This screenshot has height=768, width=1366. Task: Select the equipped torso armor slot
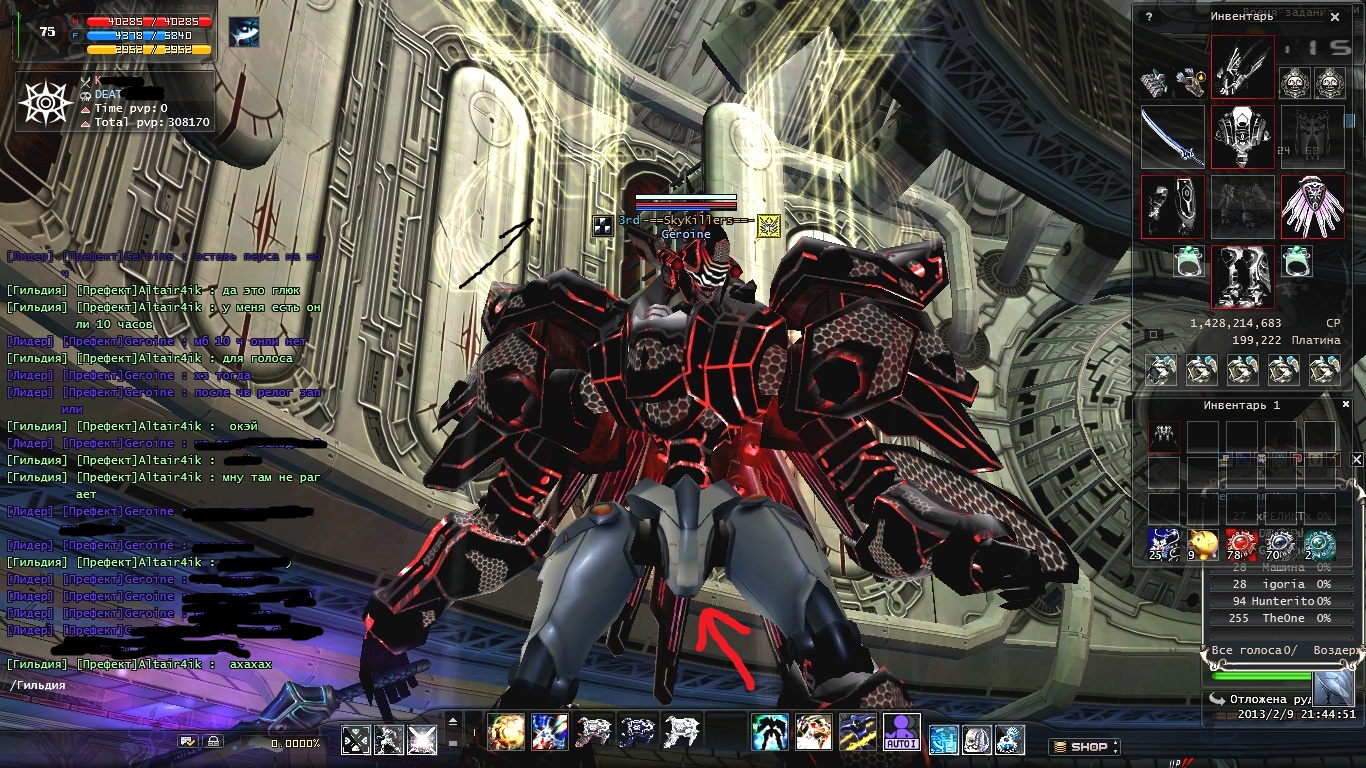[x=1243, y=137]
